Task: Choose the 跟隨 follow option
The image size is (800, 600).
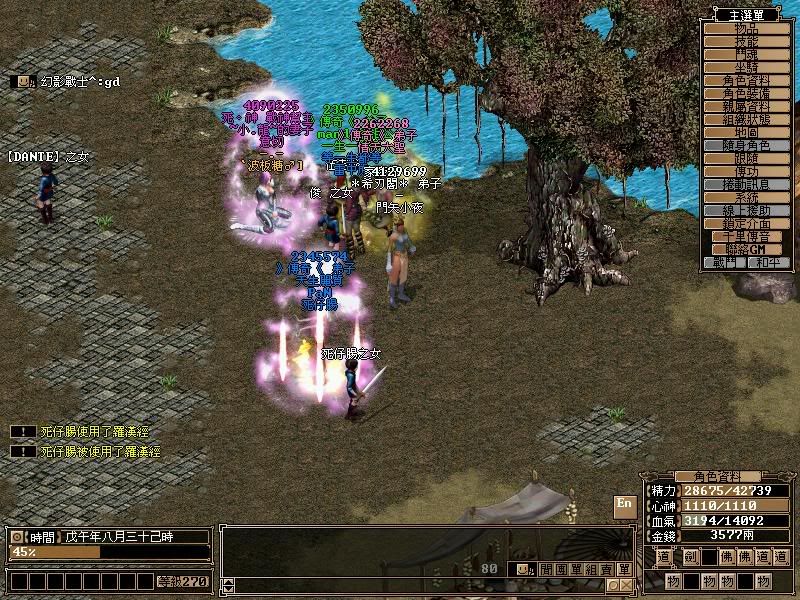Action: [746, 158]
